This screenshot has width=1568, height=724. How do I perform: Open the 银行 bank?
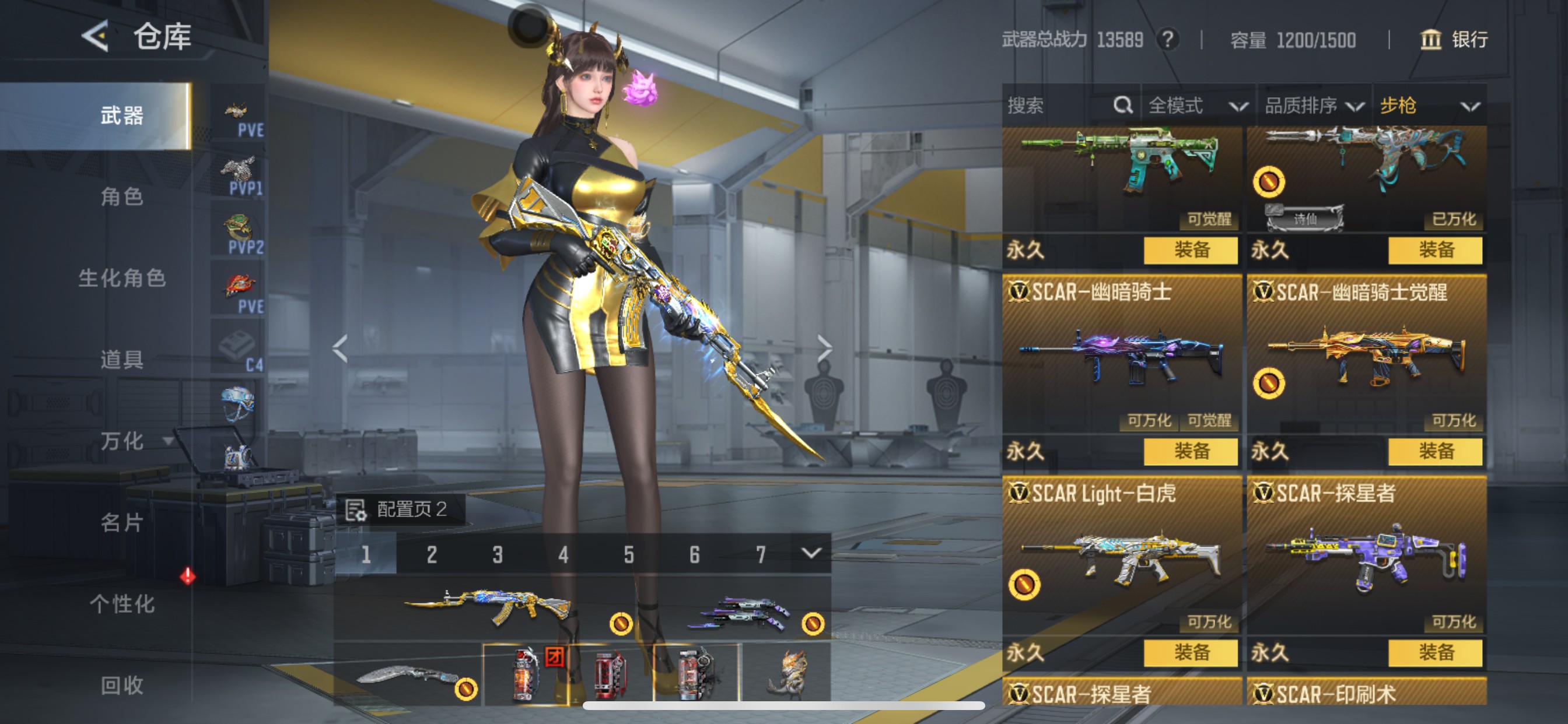coord(1454,40)
